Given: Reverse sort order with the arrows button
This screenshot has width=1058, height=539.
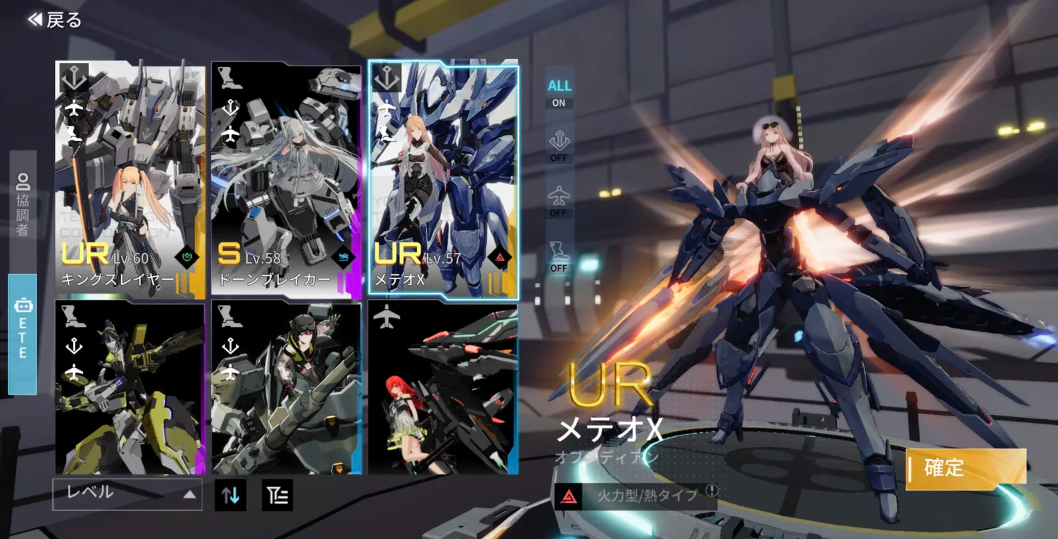Looking at the screenshot, I should 230,494.
